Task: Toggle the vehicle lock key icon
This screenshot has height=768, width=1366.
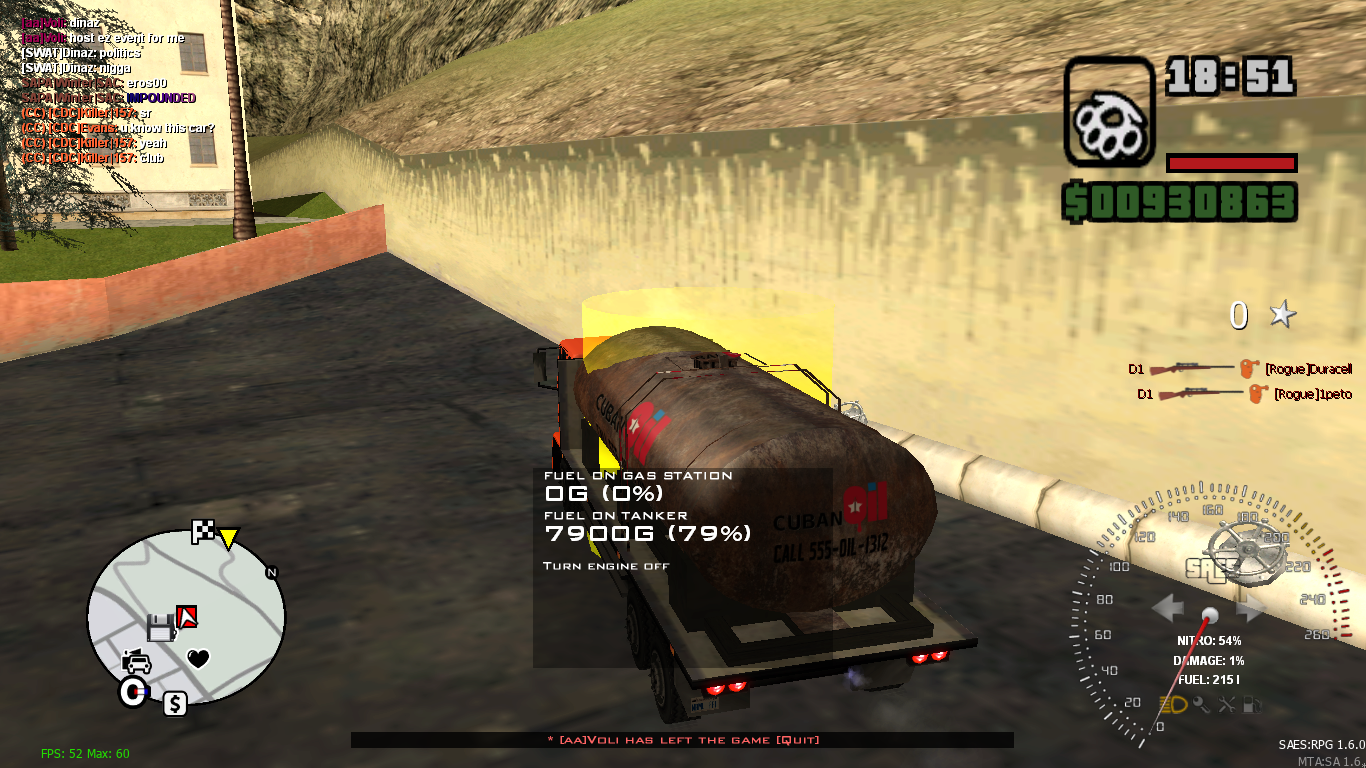Action: pyautogui.click(x=1200, y=704)
